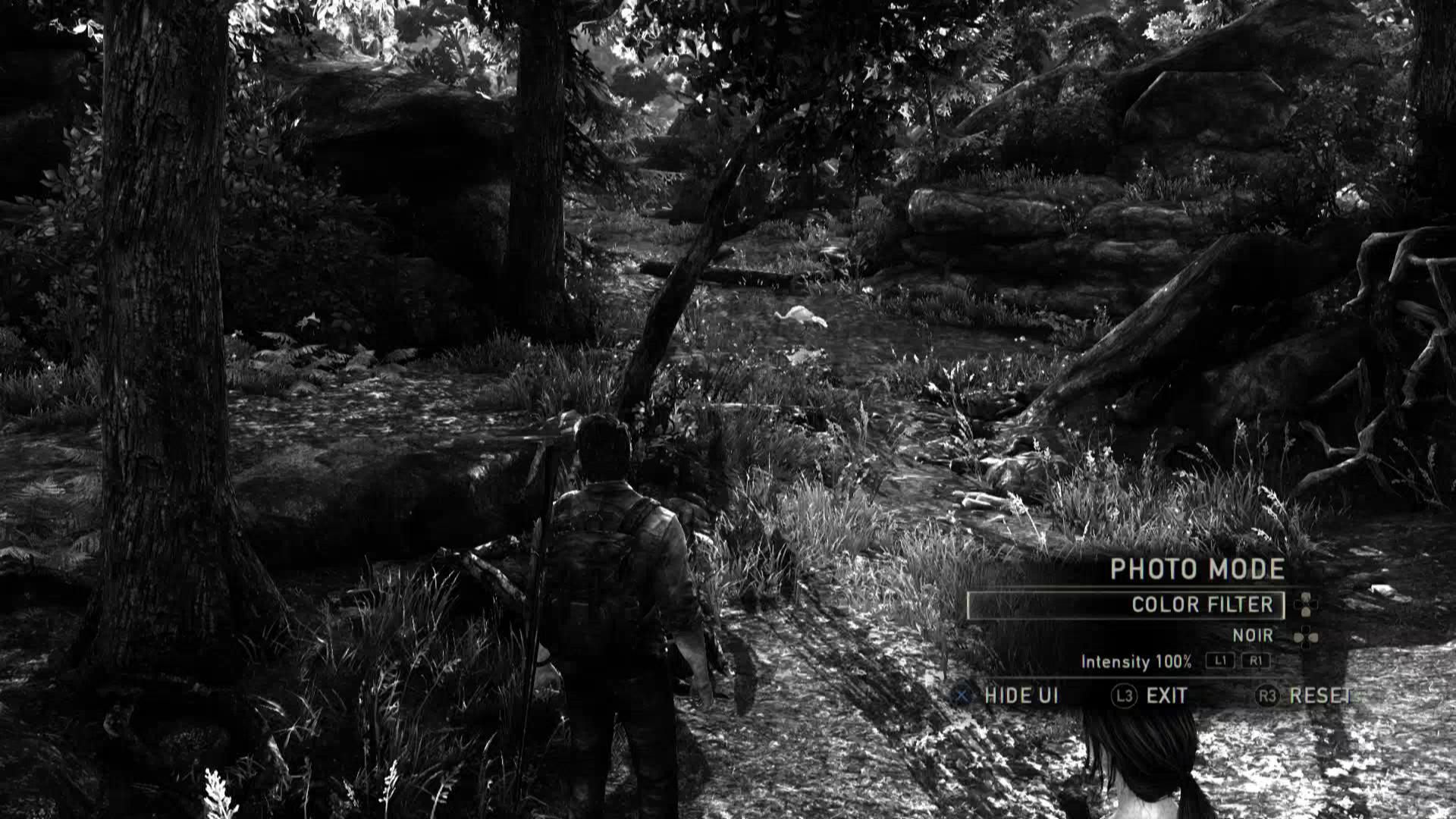Change the Noir filter option

tap(1252, 636)
